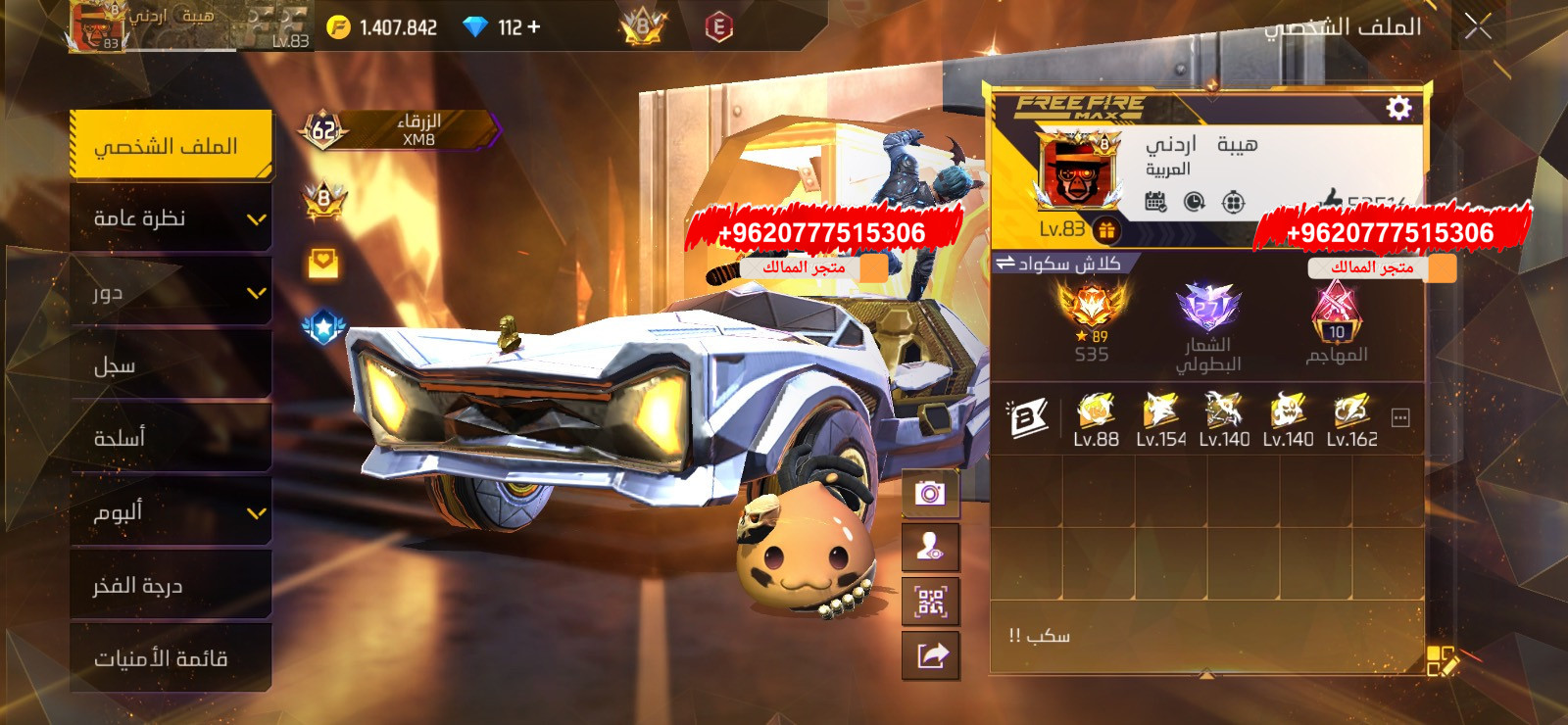
Task: Open the QR code button
Action: point(930,602)
